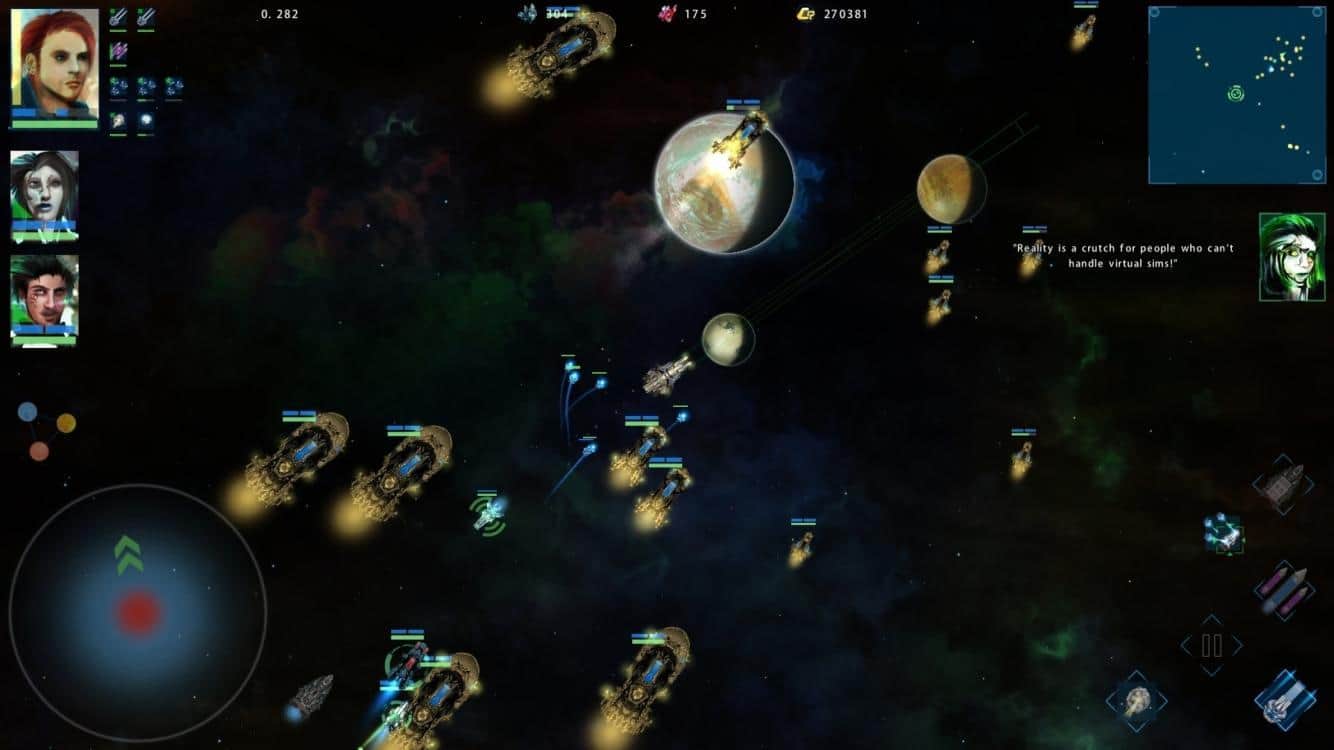Open the three-dot formation selector
This screenshot has width=1334, height=750.
pyautogui.click(x=46, y=430)
